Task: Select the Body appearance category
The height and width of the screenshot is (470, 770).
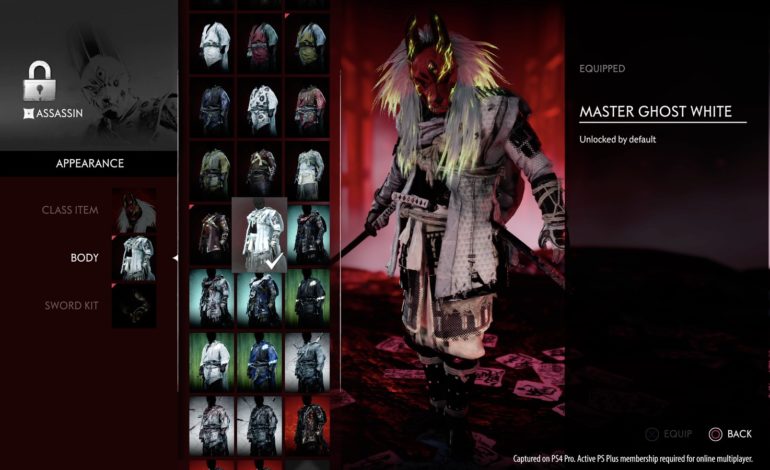Action: click(84, 257)
